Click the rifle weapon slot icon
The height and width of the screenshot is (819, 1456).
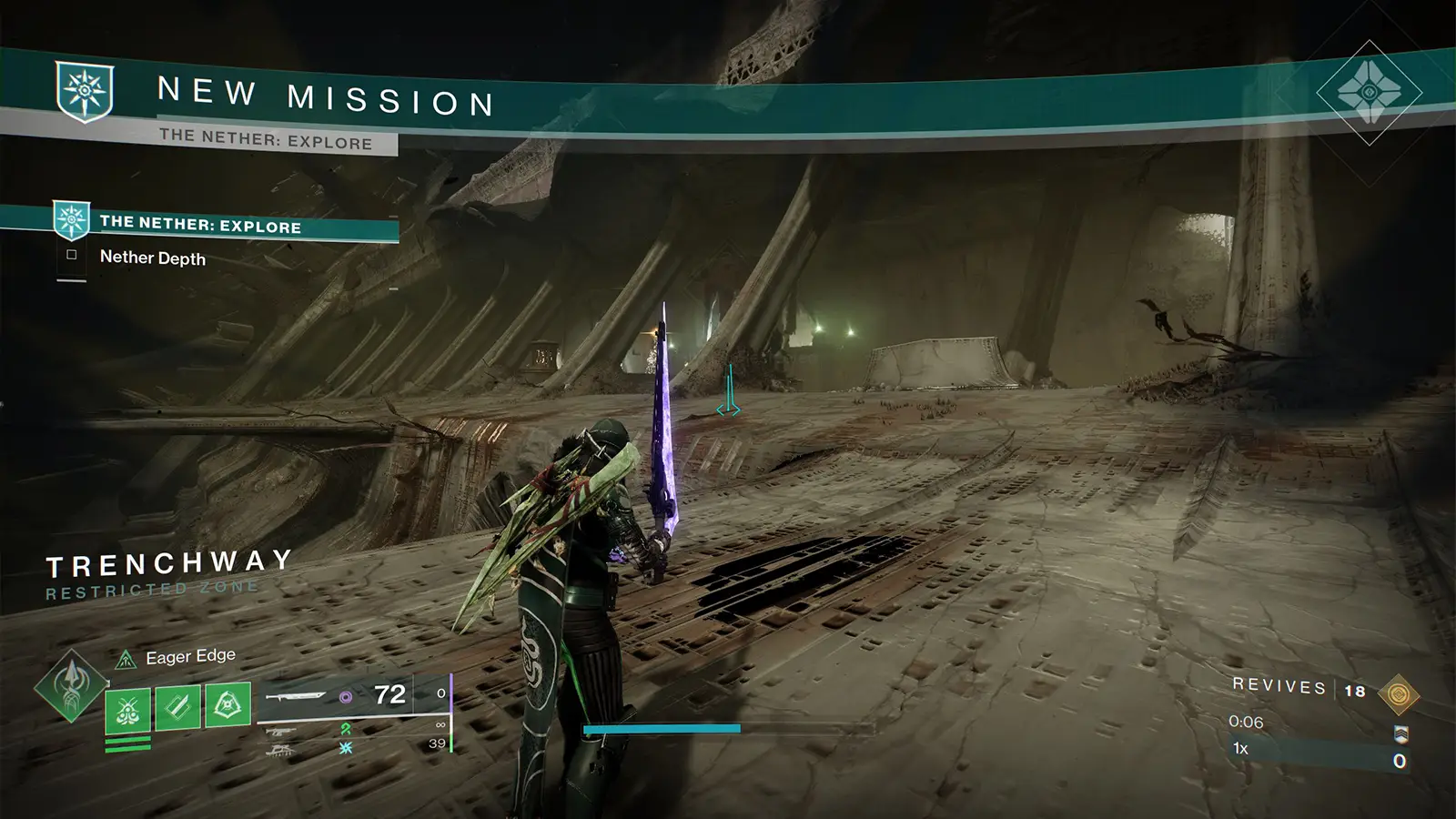point(280,731)
